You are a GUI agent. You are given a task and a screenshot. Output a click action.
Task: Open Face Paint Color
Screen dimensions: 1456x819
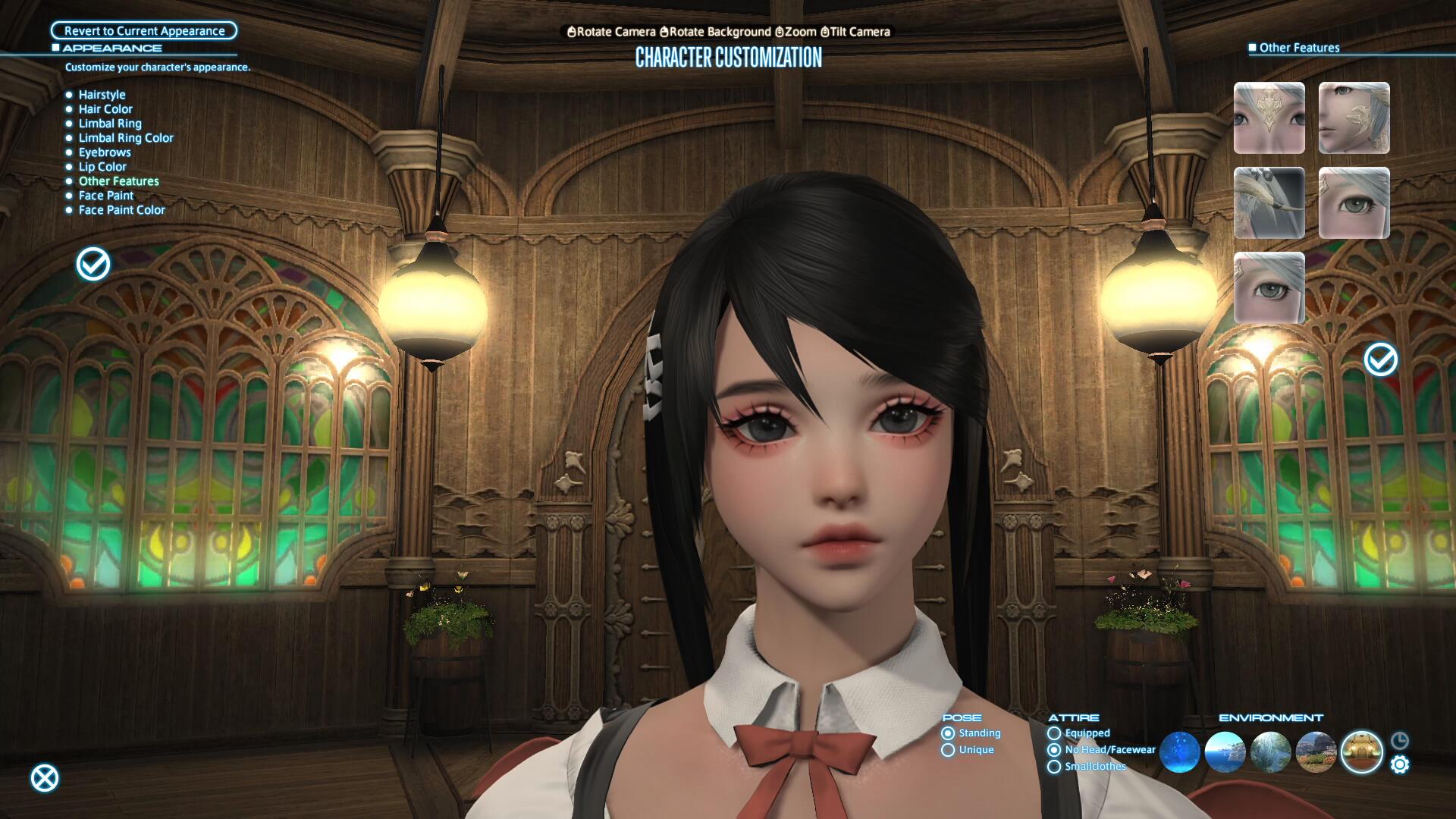click(121, 210)
